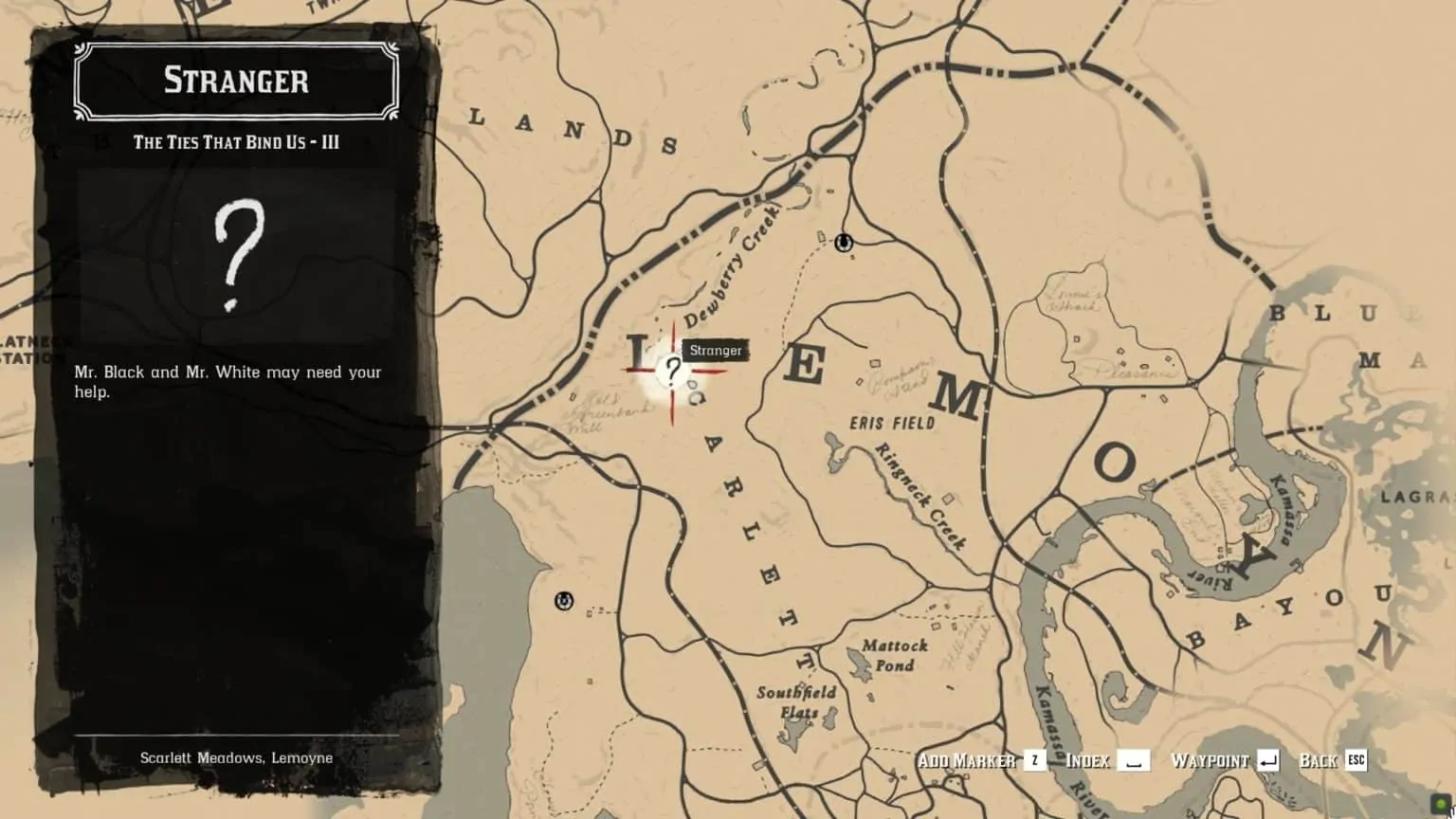The height and width of the screenshot is (819, 1456).
Task: Click the Z key icon beside Add Marker
Action: click(1037, 760)
